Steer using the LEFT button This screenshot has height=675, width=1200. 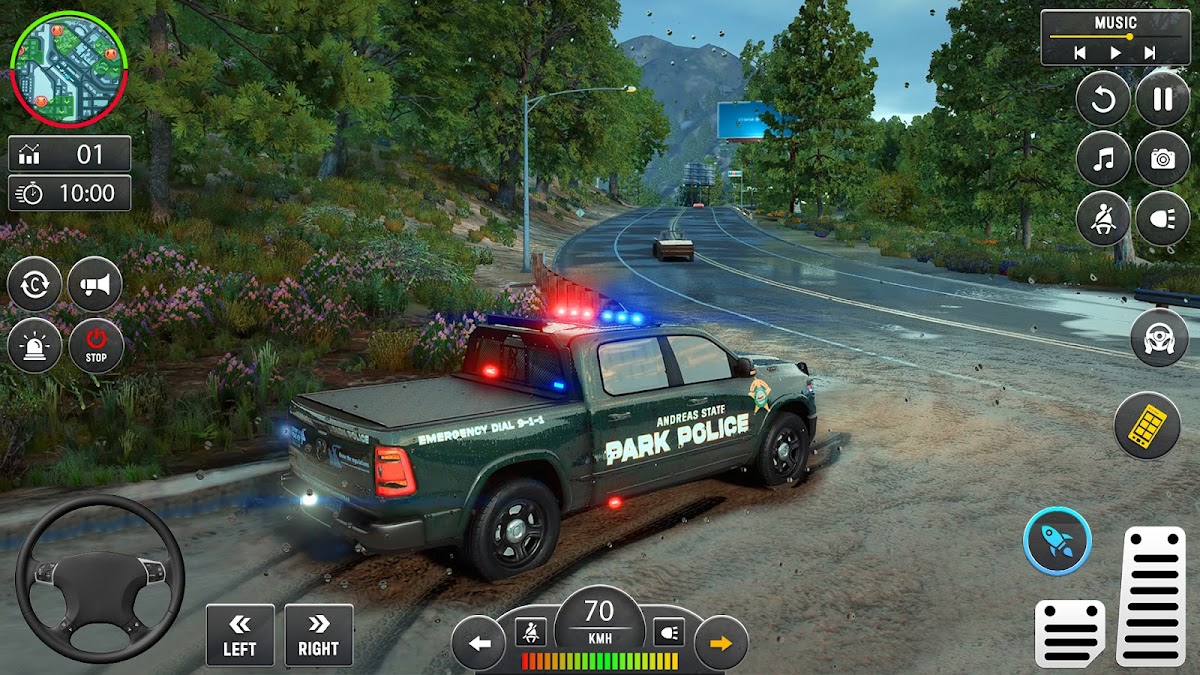[x=240, y=635]
